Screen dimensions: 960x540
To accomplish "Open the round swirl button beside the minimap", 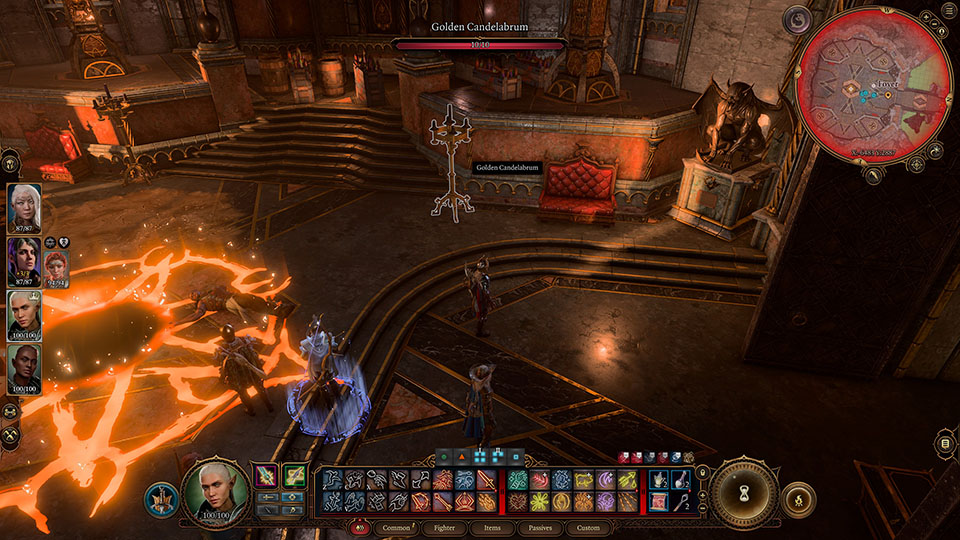I will [x=799, y=18].
